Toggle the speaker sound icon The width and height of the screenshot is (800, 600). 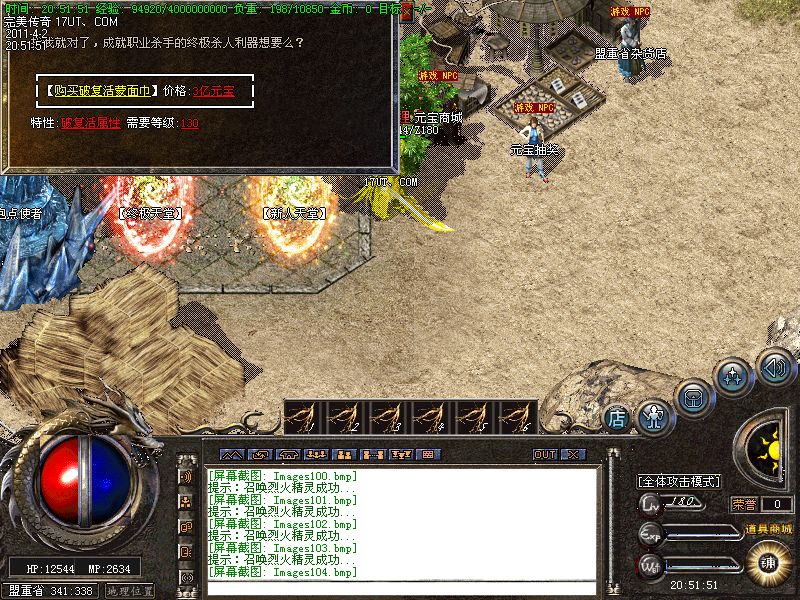pos(774,365)
